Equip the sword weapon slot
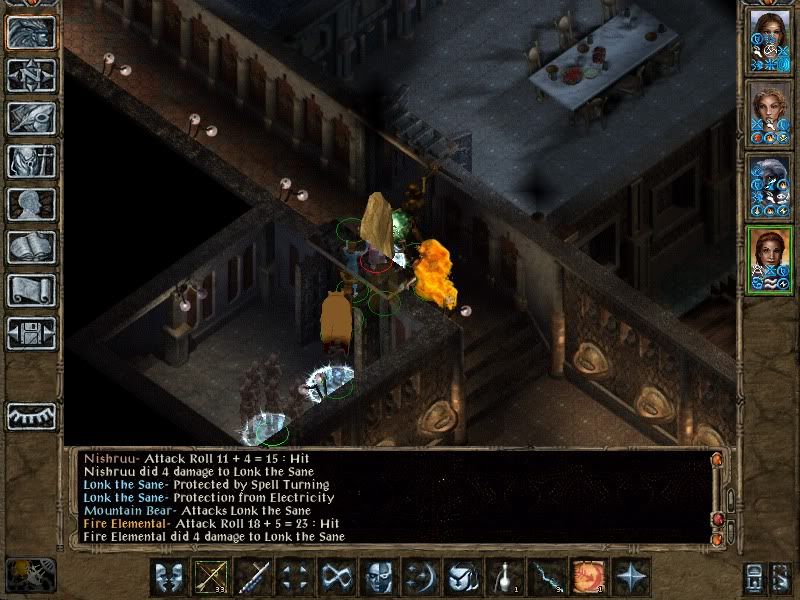The image size is (800, 600). [254, 577]
